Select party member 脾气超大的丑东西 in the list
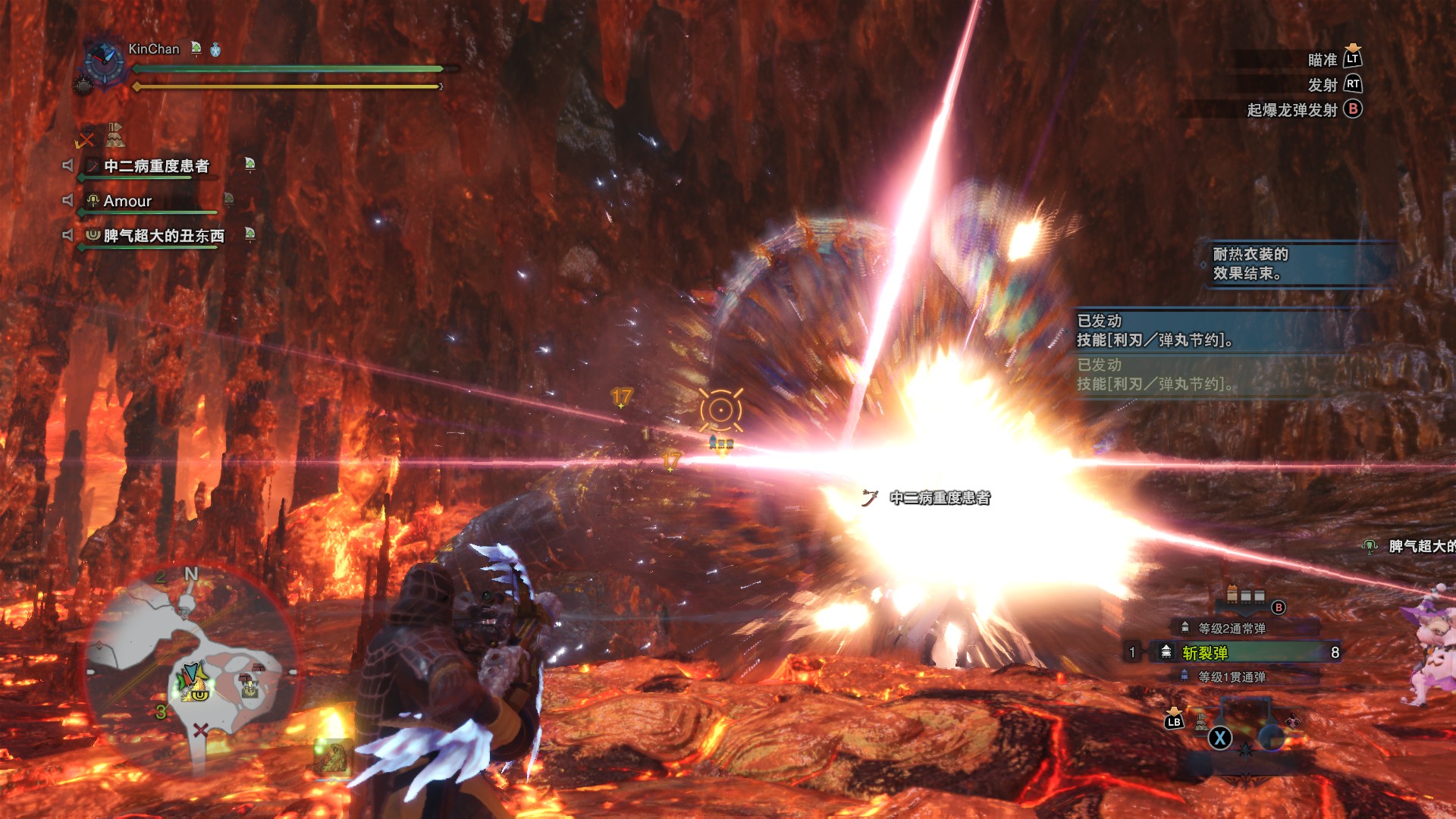The height and width of the screenshot is (819, 1456). tap(164, 236)
